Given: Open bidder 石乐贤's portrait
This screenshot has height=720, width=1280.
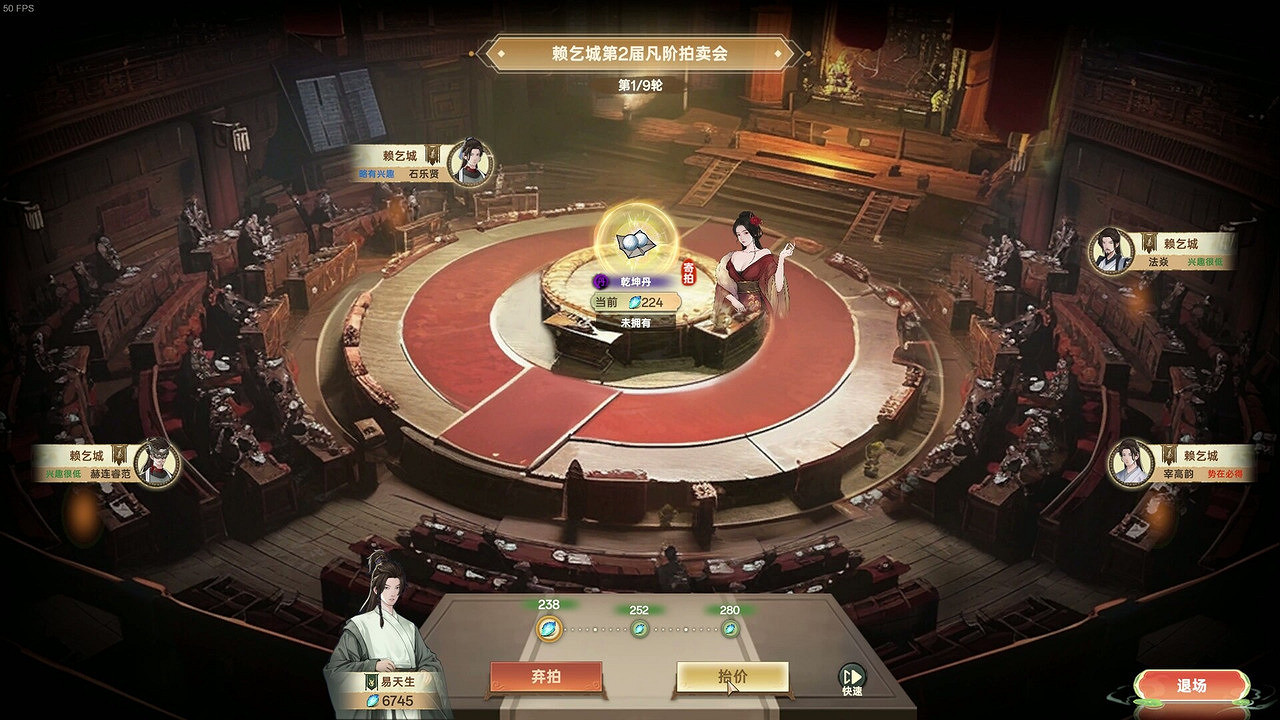Looking at the screenshot, I should [470, 159].
